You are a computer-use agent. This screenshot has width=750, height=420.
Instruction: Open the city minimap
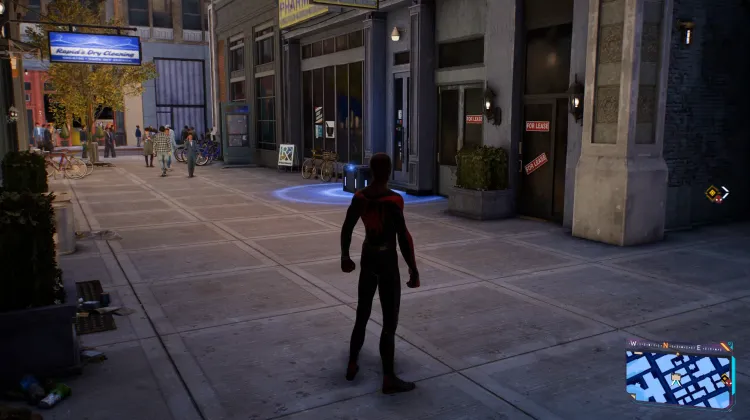click(x=678, y=378)
